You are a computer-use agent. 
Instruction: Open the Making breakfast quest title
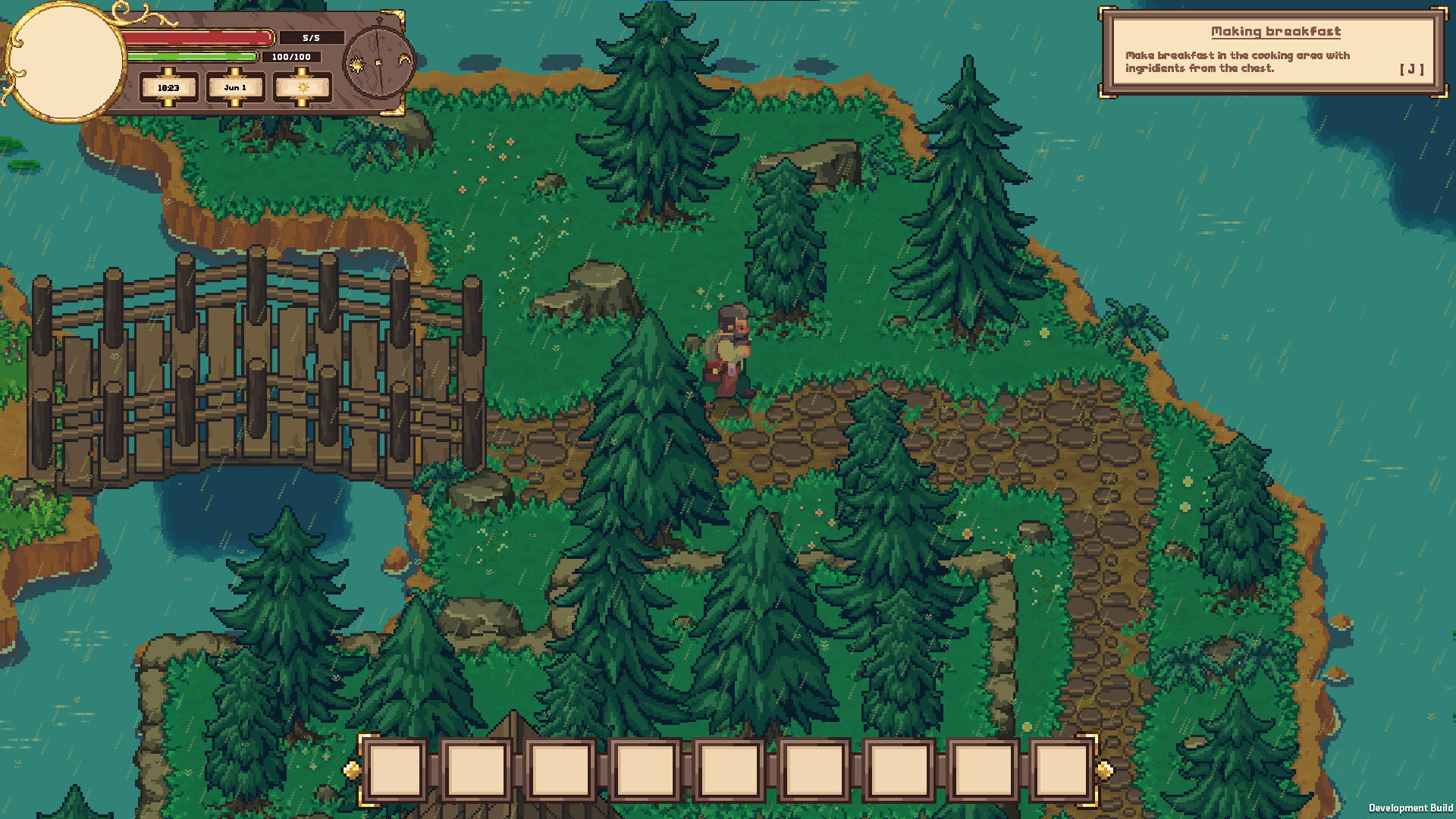click(1275, 32)
